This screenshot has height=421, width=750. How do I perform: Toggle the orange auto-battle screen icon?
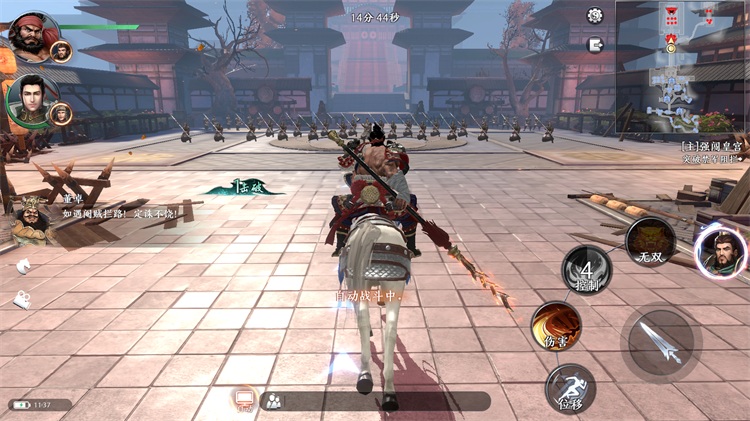[x=244, y=400]
